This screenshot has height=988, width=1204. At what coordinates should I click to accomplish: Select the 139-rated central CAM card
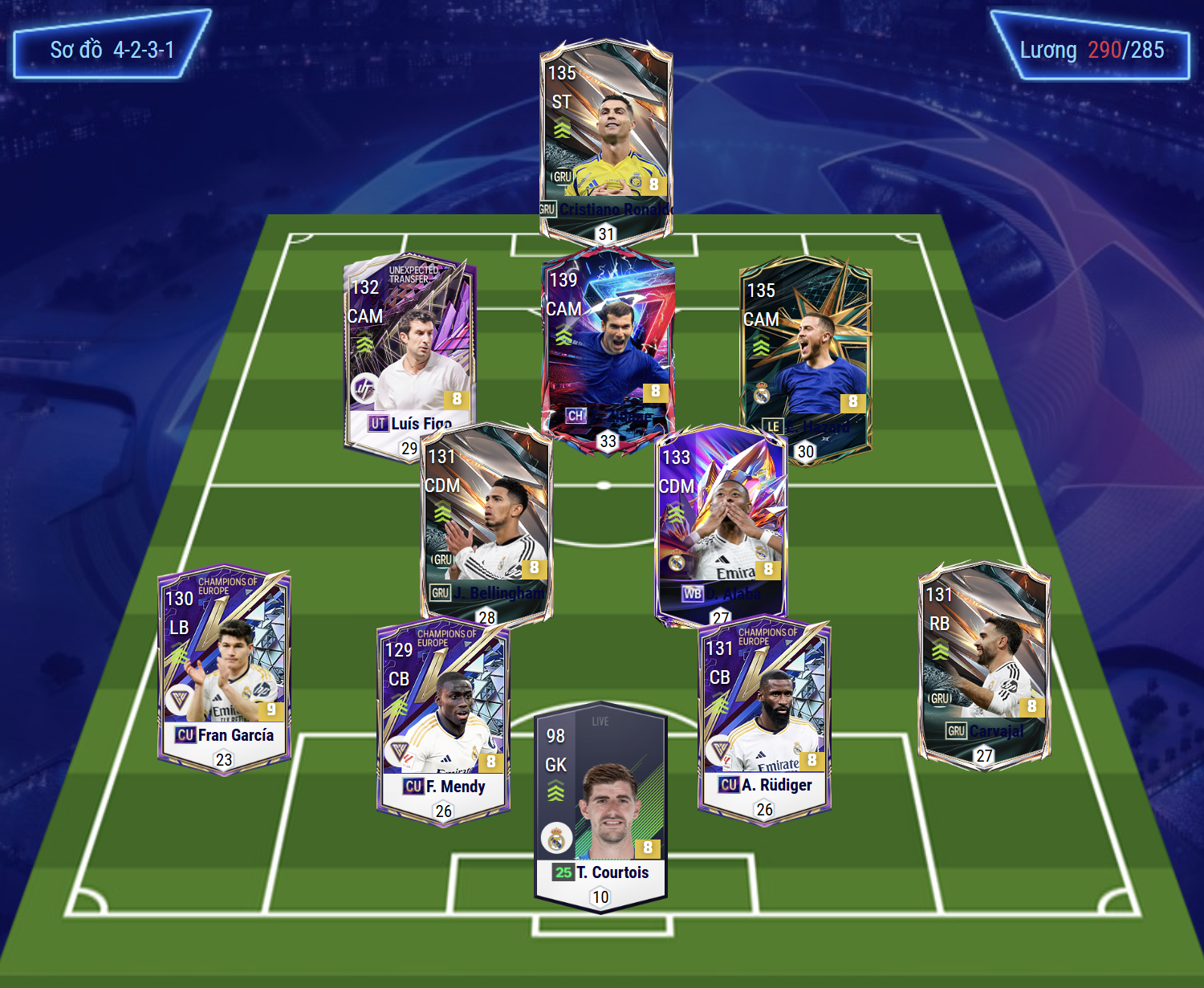click(608, 345)
